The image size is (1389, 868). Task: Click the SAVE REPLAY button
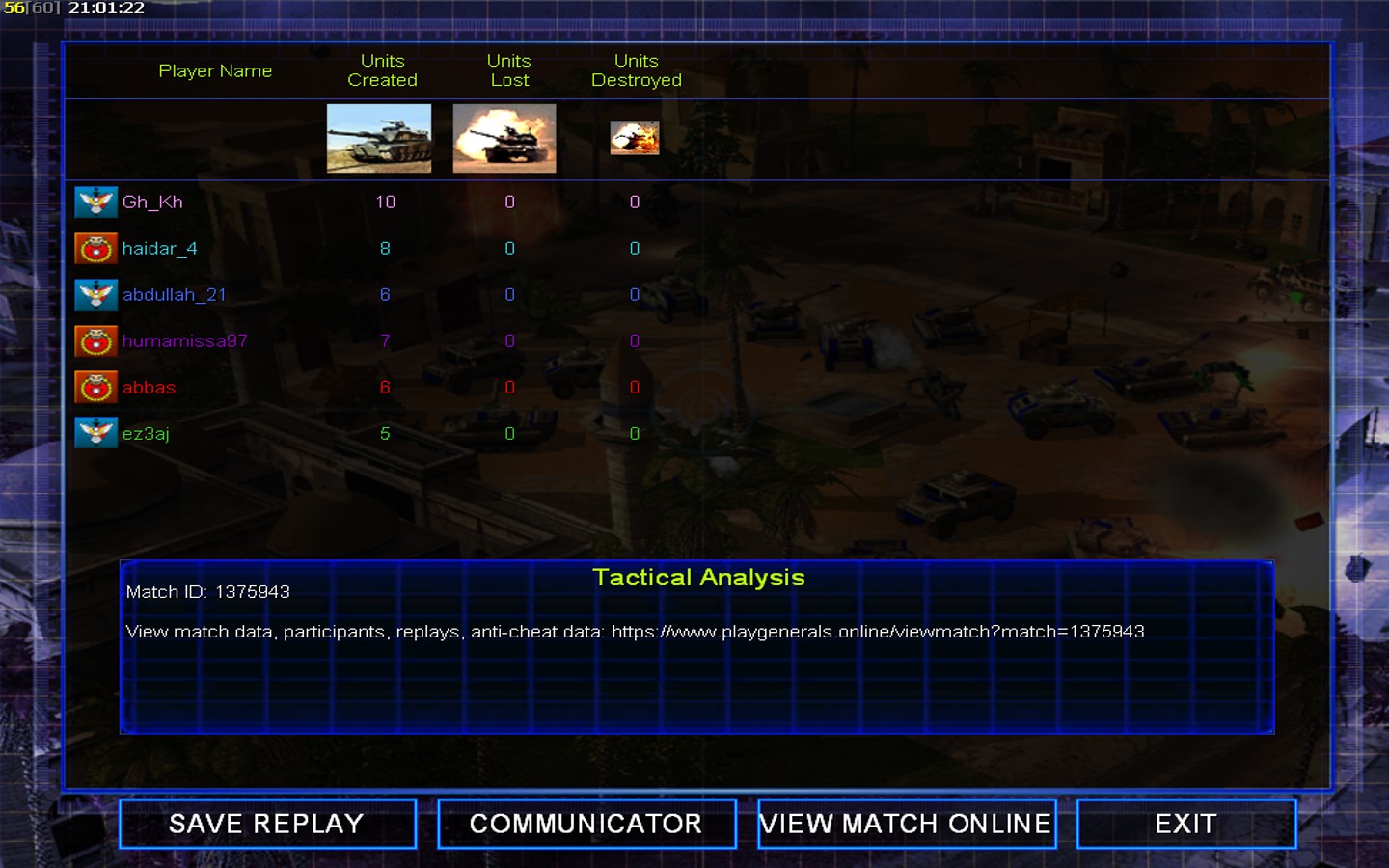pos(267,824)
